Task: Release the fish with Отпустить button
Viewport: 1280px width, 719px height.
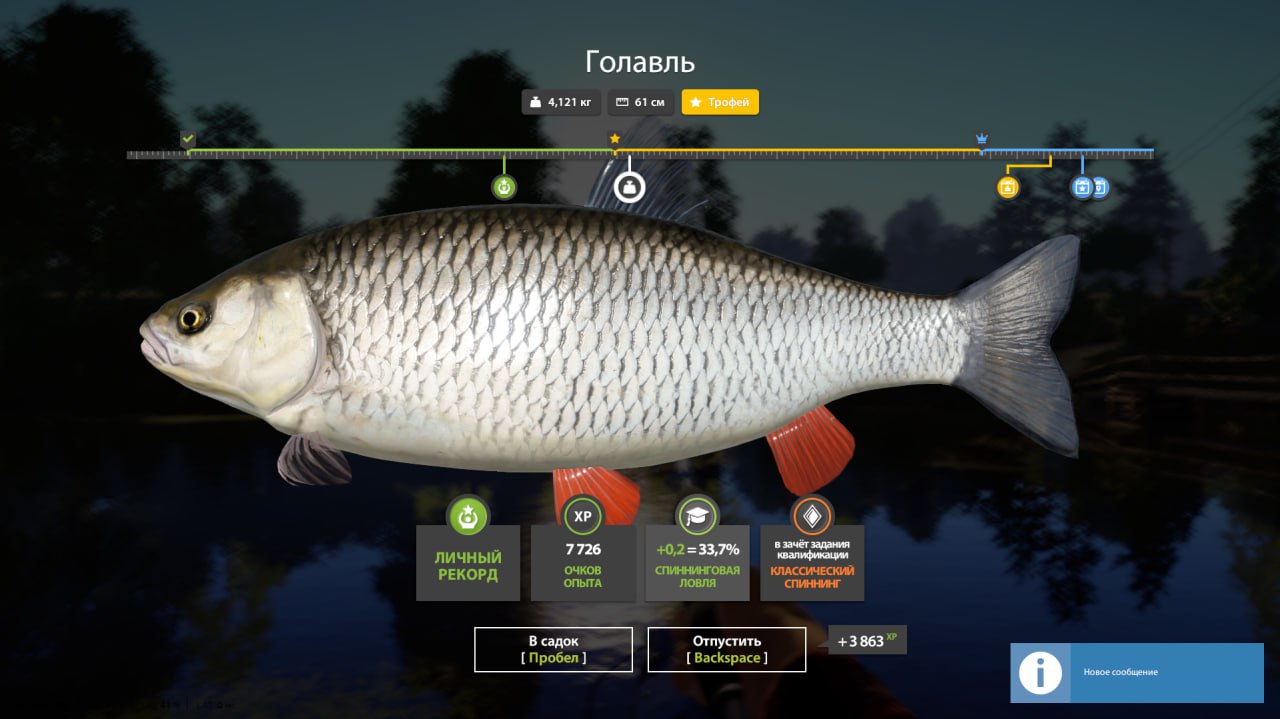Action: point(727,649)
